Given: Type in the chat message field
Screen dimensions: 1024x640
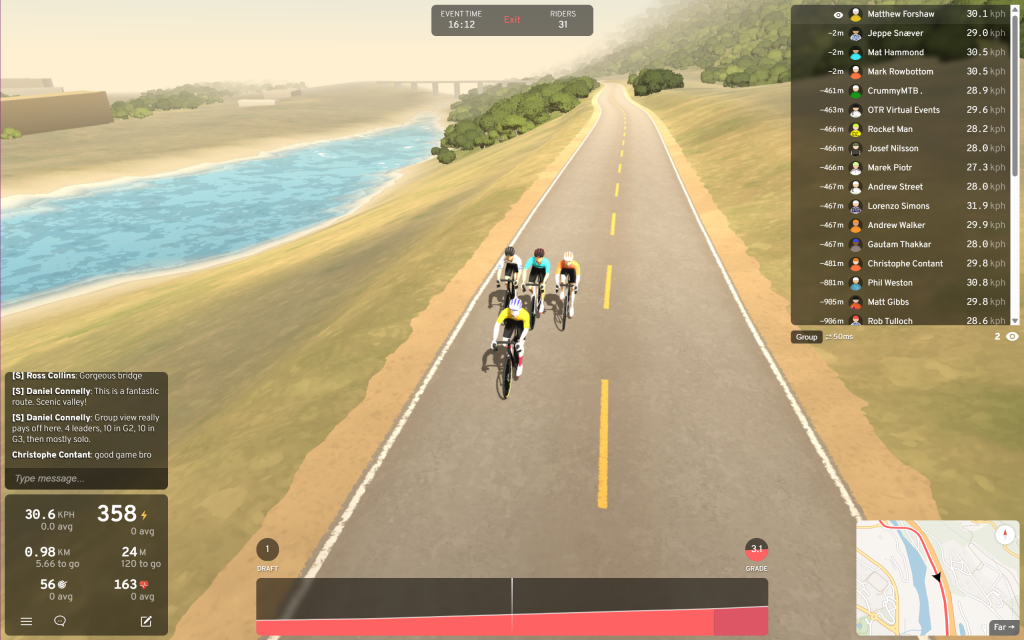Looking at the screenshot, I should click(86, 478).
